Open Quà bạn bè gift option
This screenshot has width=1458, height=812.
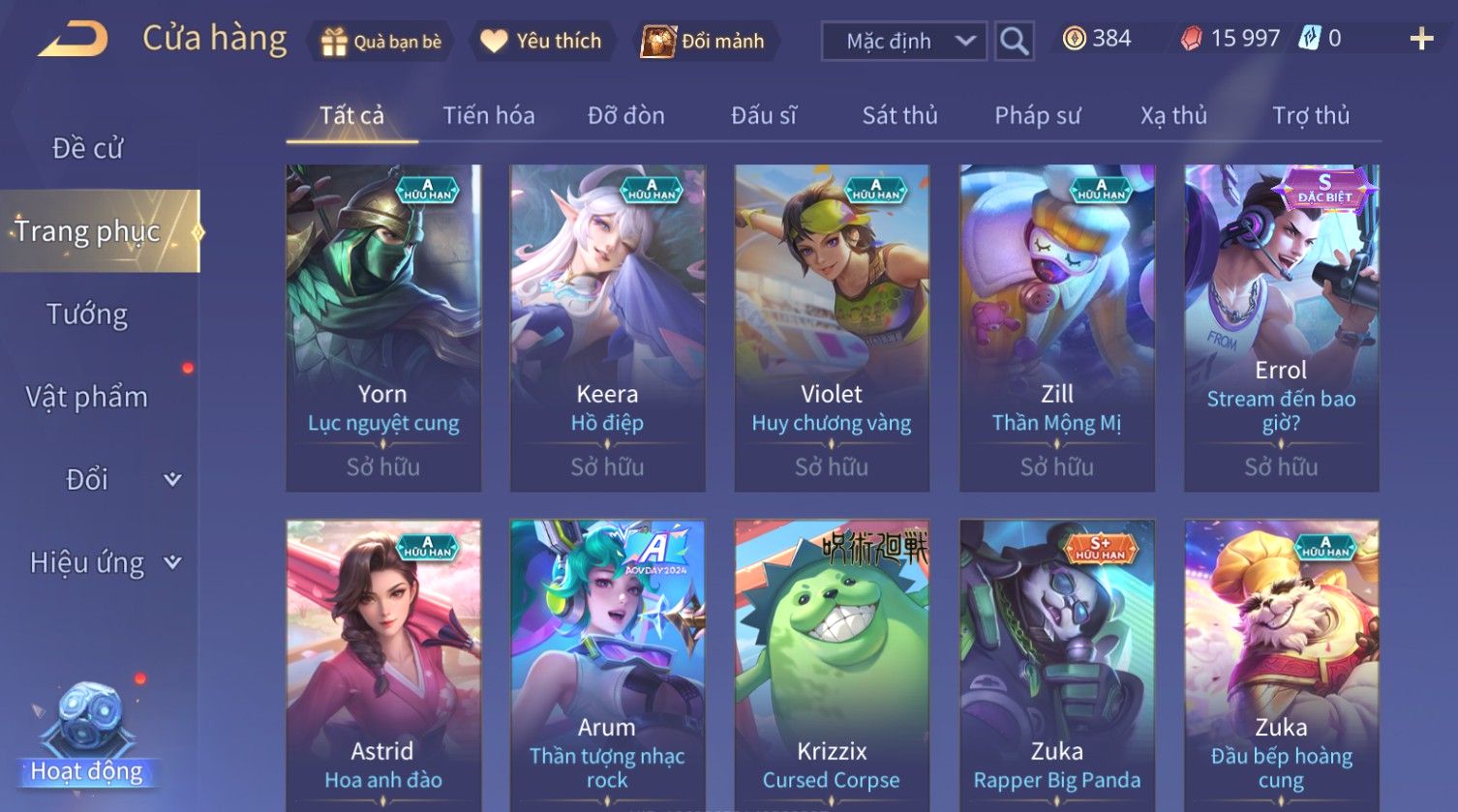tap(381, 42)
